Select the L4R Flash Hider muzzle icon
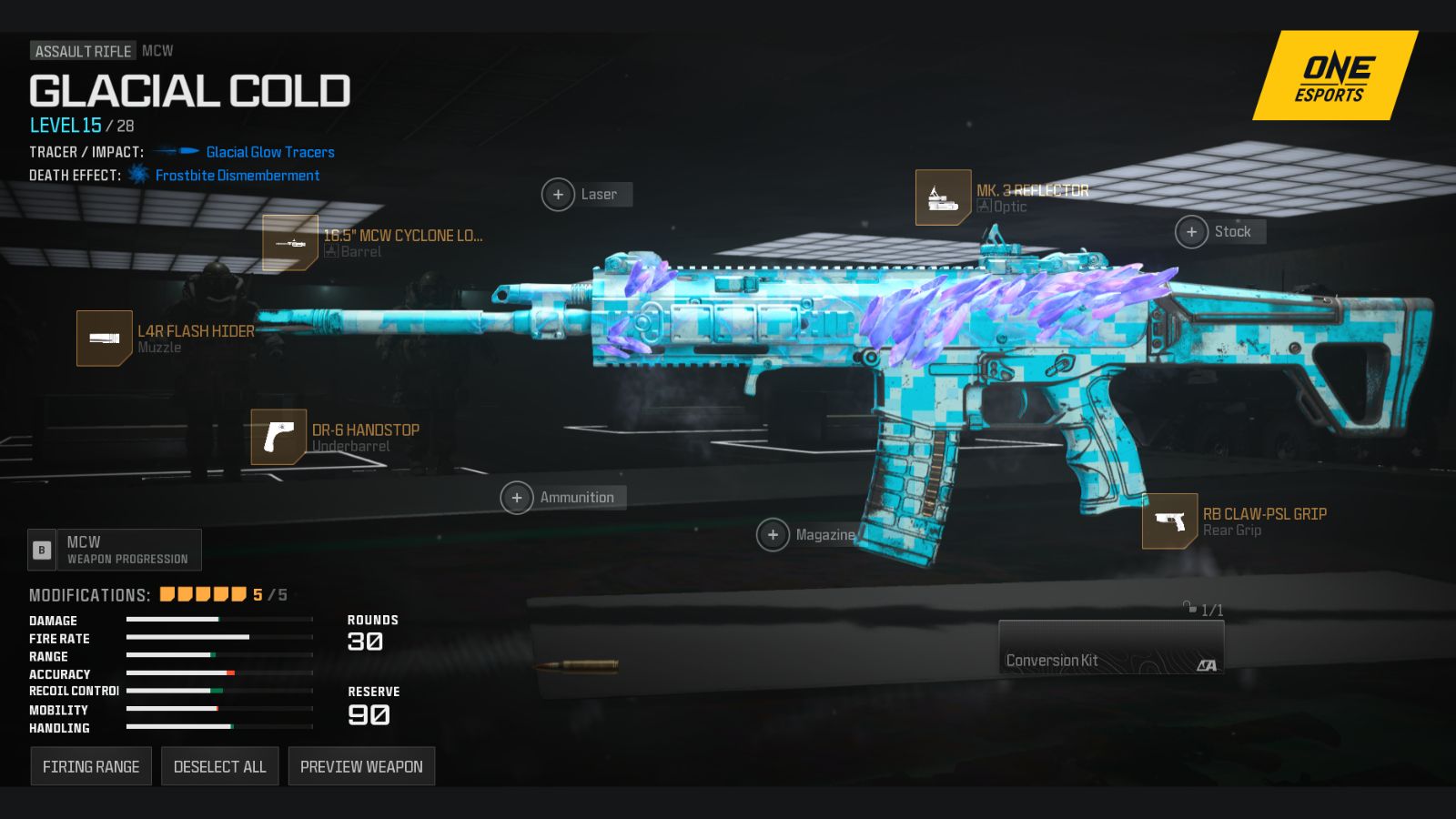The height and width of the screenshot is (819, 1456). click(x=106, y=338)
